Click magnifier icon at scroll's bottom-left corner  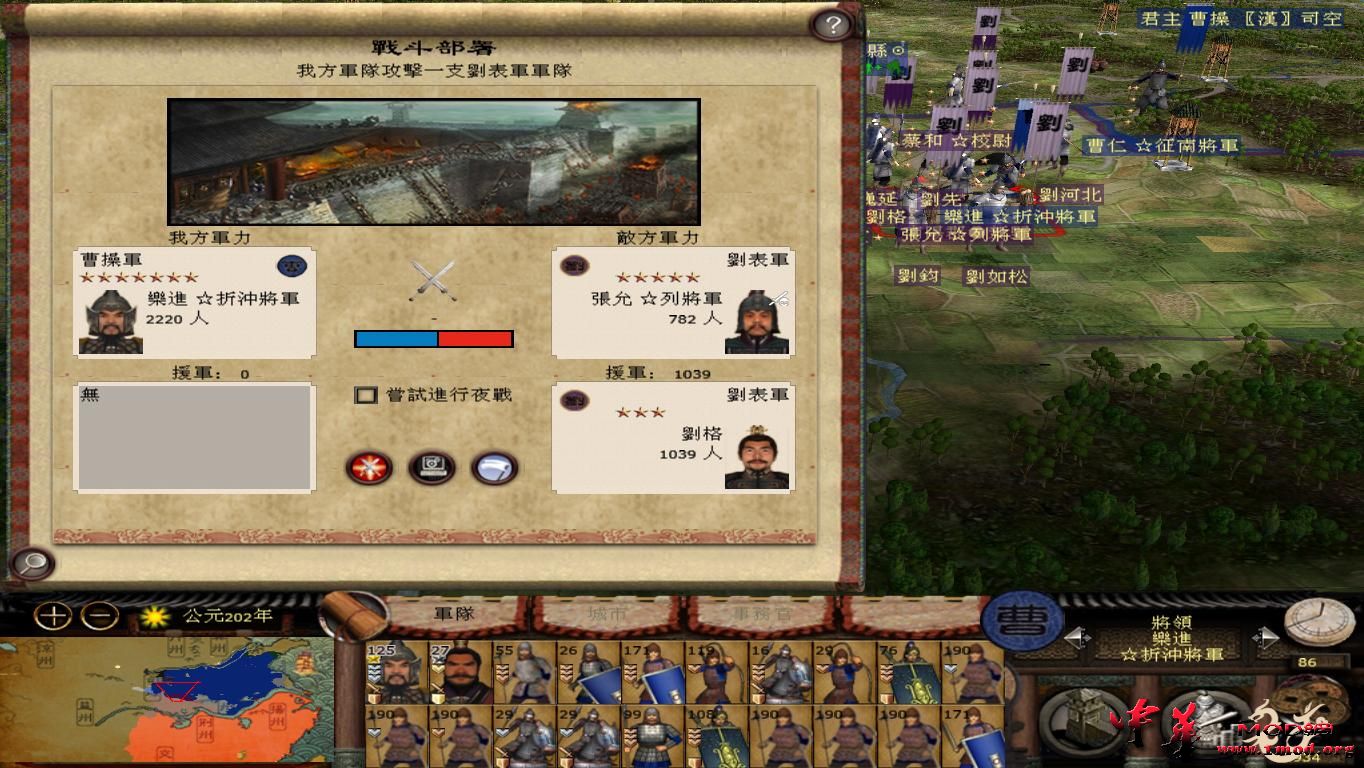[31, 565]
